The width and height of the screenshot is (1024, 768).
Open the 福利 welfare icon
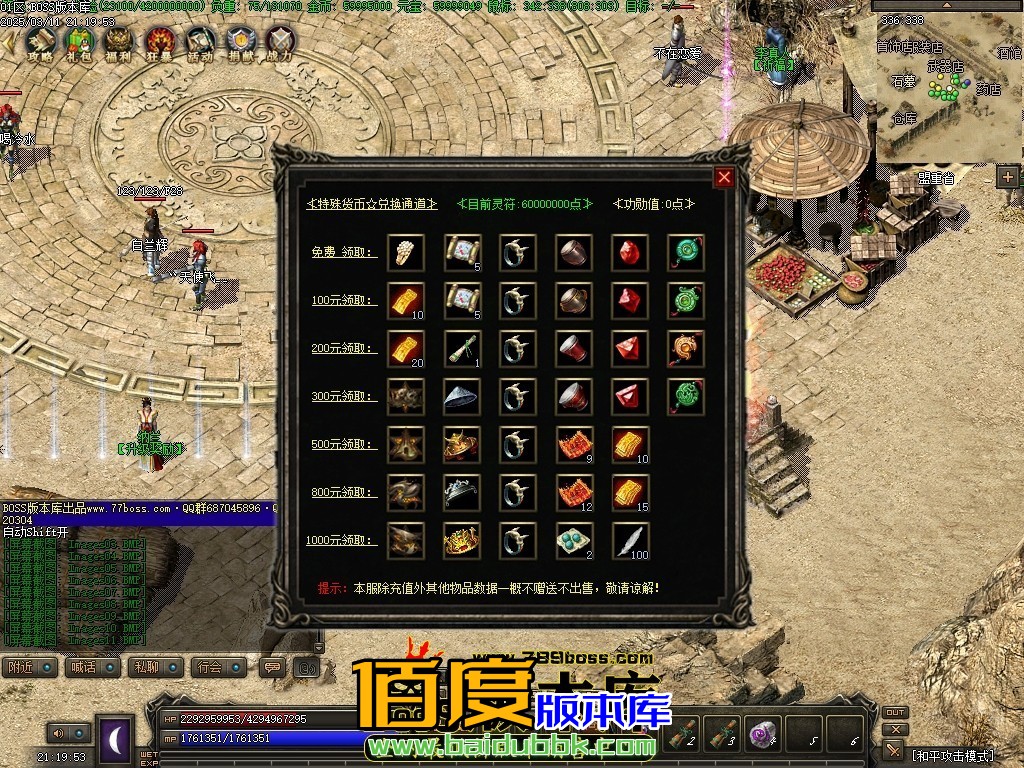tap(120, 41)
